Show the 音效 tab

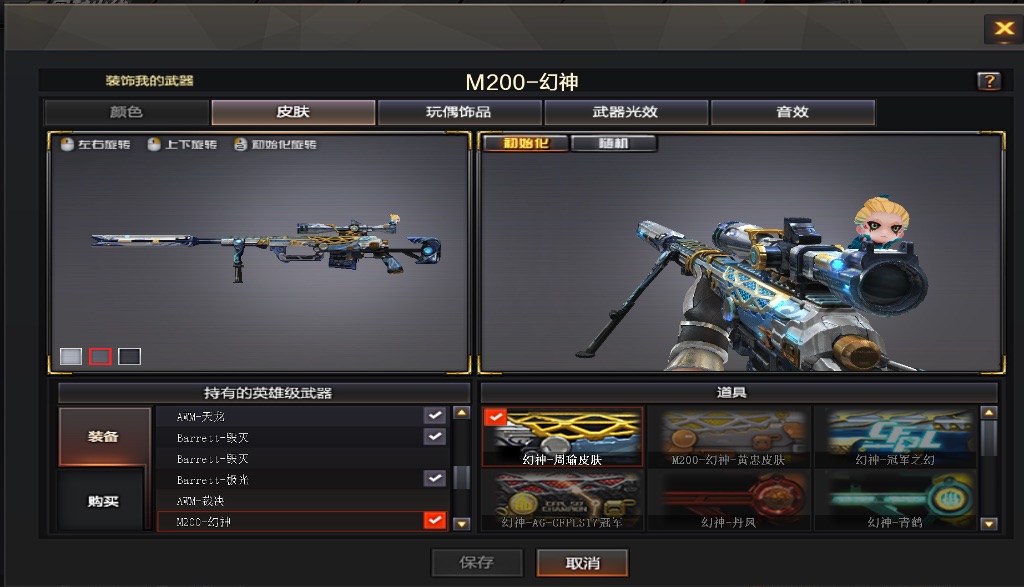pos(792,112)
